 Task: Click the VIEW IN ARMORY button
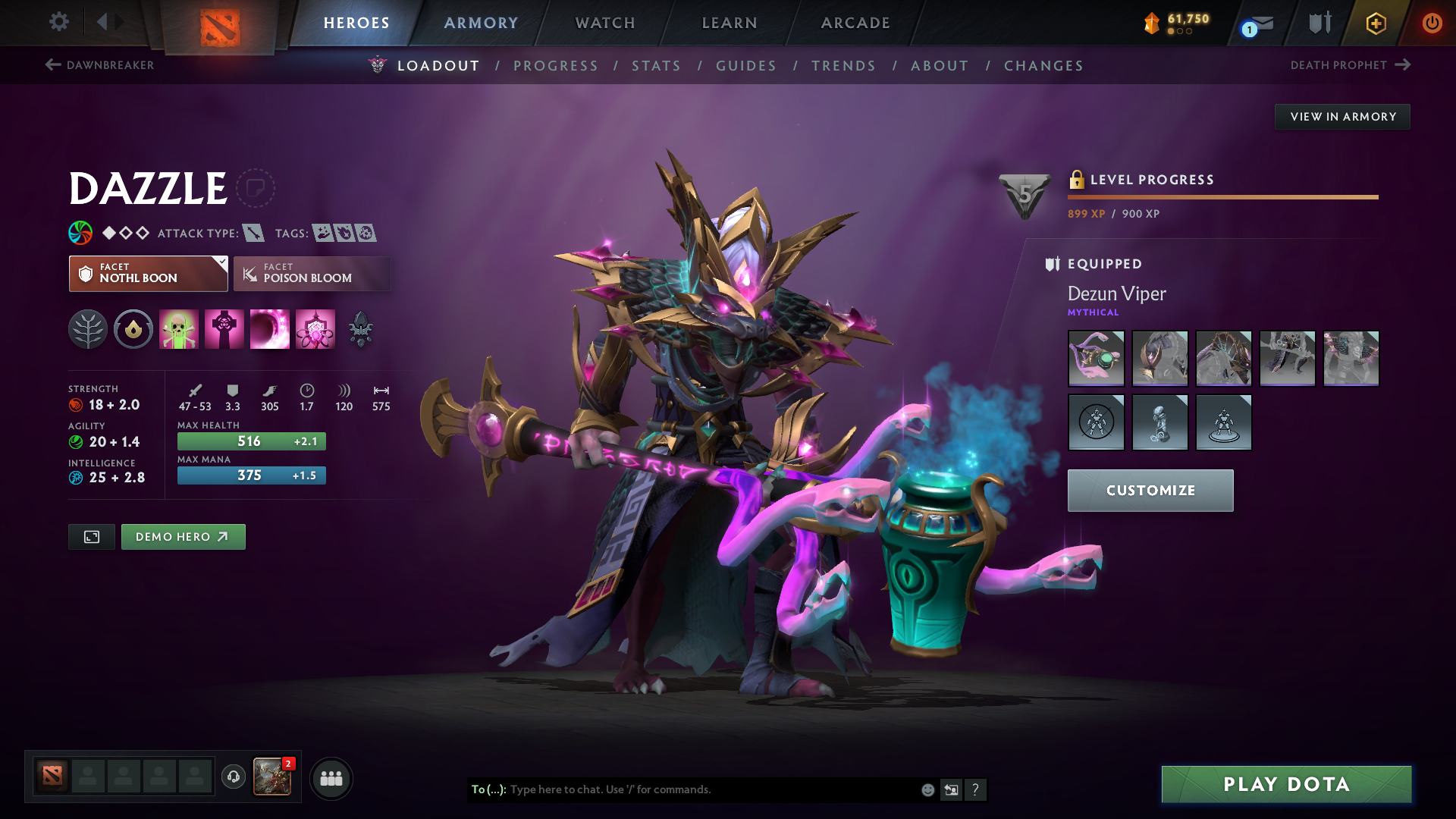coord(1342,116)
